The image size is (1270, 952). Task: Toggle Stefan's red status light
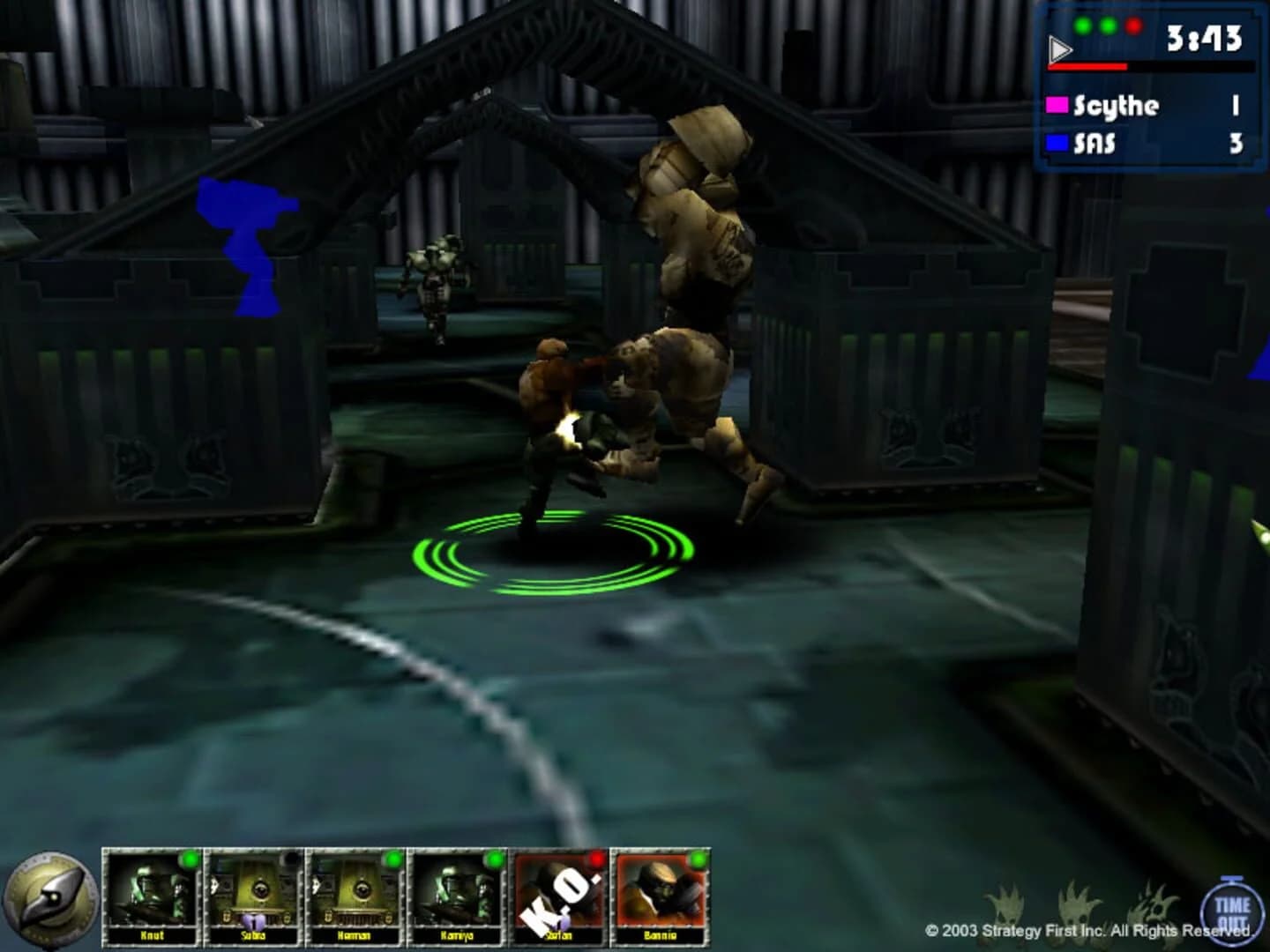pyautogui.click(x=595, y=858)
